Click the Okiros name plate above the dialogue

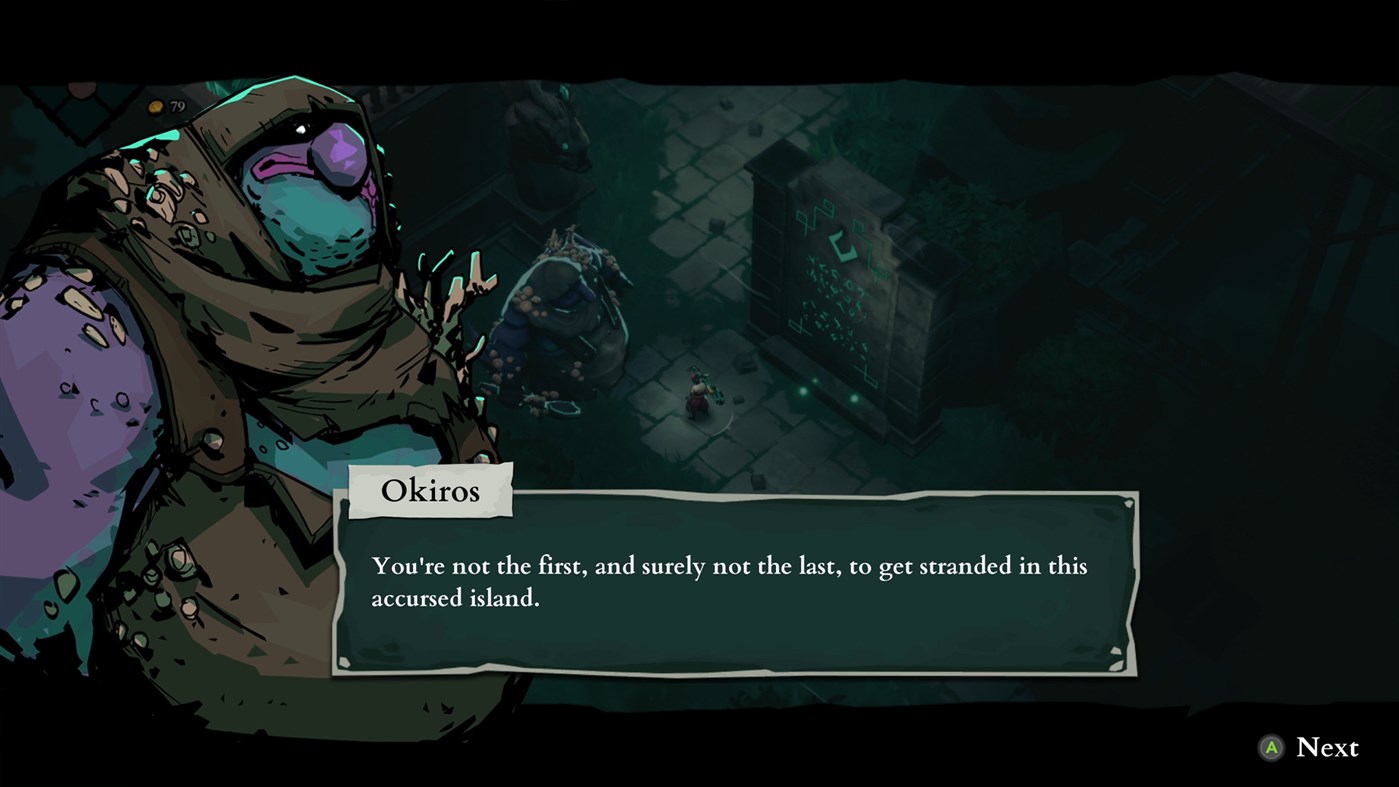[430, 490]
